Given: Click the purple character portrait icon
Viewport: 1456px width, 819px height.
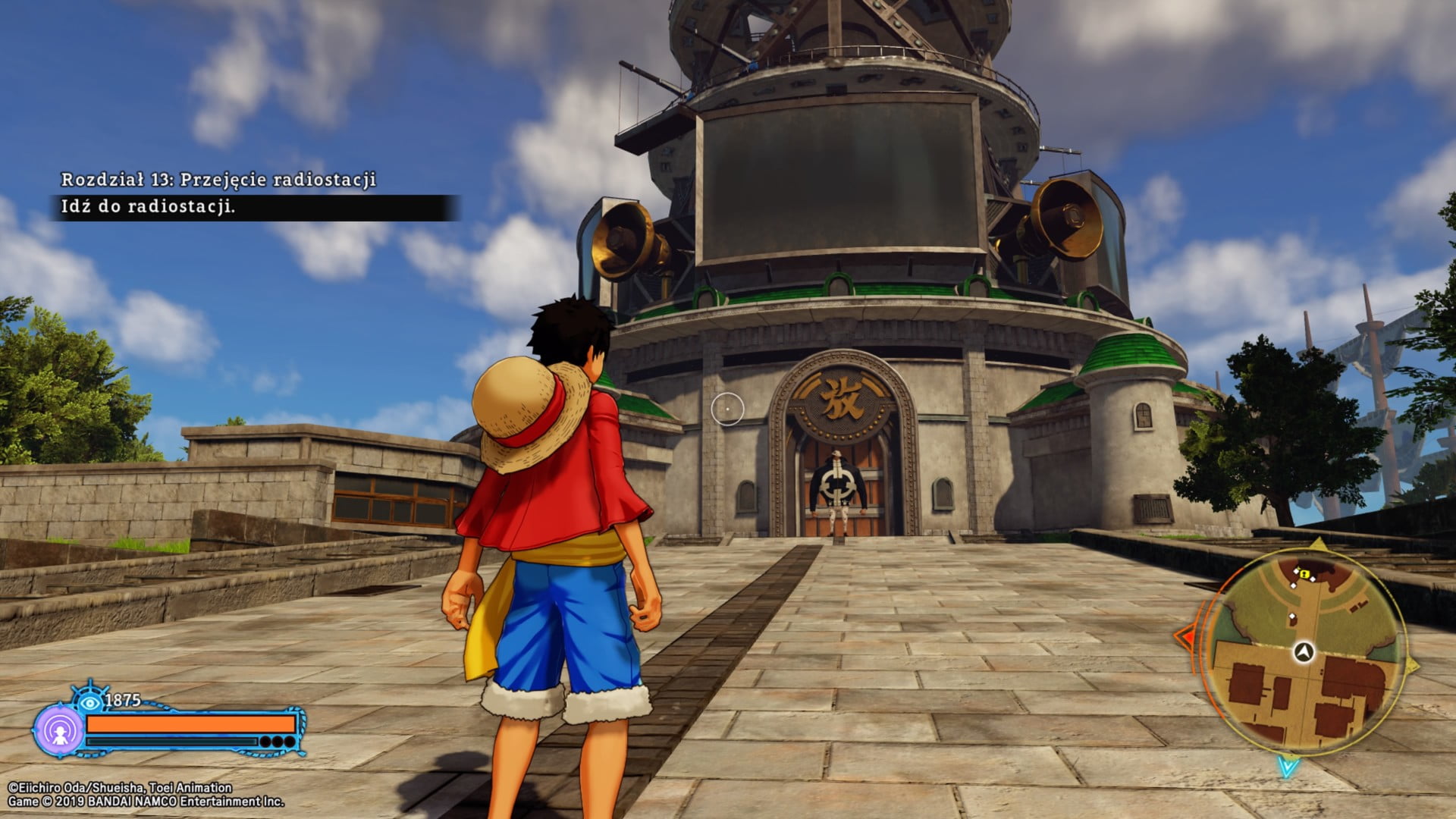Looking at the screenshot, I should point(59,731).
